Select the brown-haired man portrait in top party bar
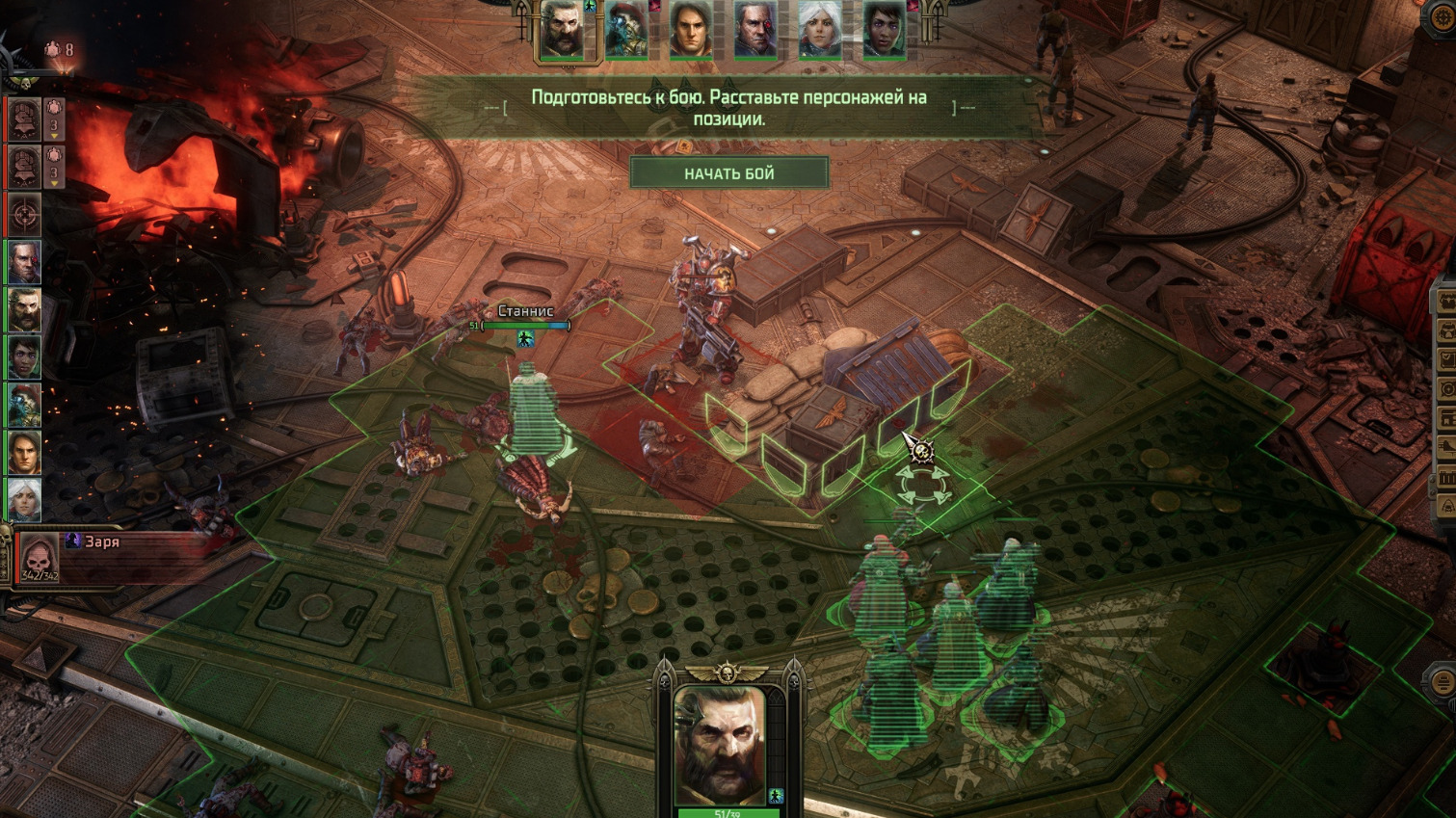This screenshot has height=818, width=1456. pos(691,29)
